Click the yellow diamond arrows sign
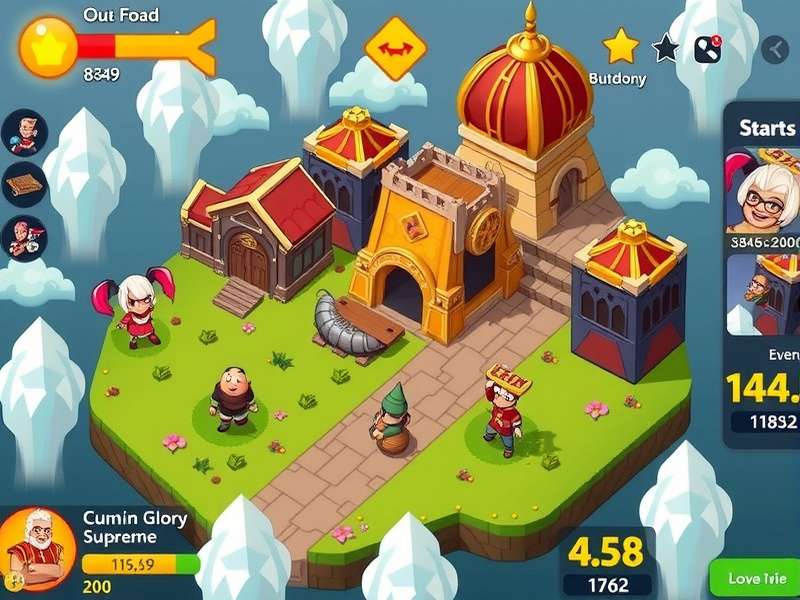Image resolution: width=800 pixels, height=600 pixels. [x=395, y=47]
